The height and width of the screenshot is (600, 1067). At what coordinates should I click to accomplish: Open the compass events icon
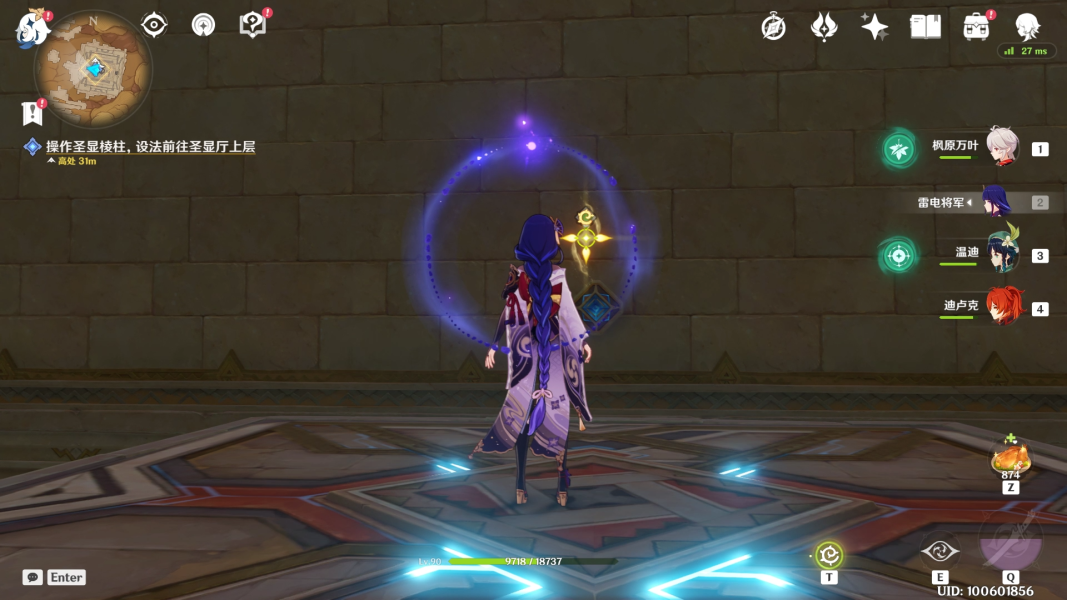[773, 27]
